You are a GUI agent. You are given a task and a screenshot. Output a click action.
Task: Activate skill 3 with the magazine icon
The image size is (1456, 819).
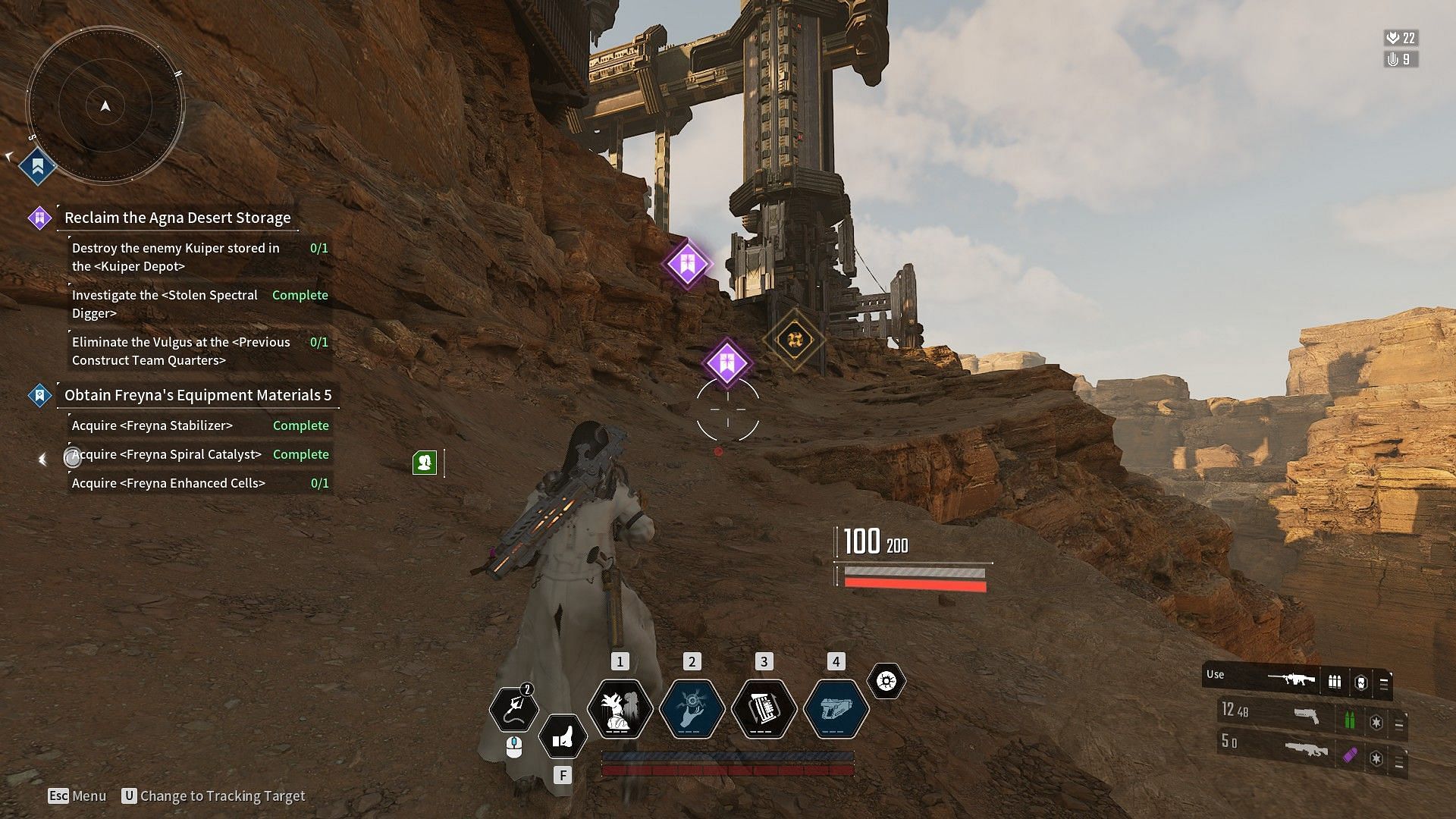click(x=764, y=709)
